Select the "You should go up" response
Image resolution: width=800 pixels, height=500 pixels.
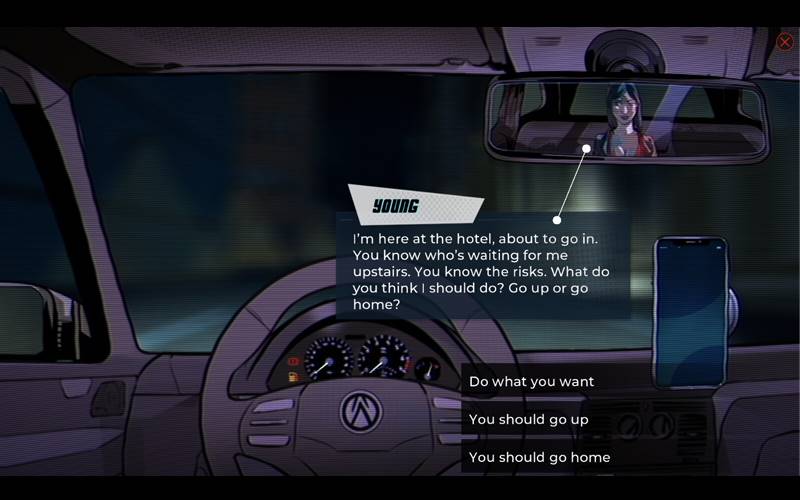pyautogui.click(x=529, y=419)
